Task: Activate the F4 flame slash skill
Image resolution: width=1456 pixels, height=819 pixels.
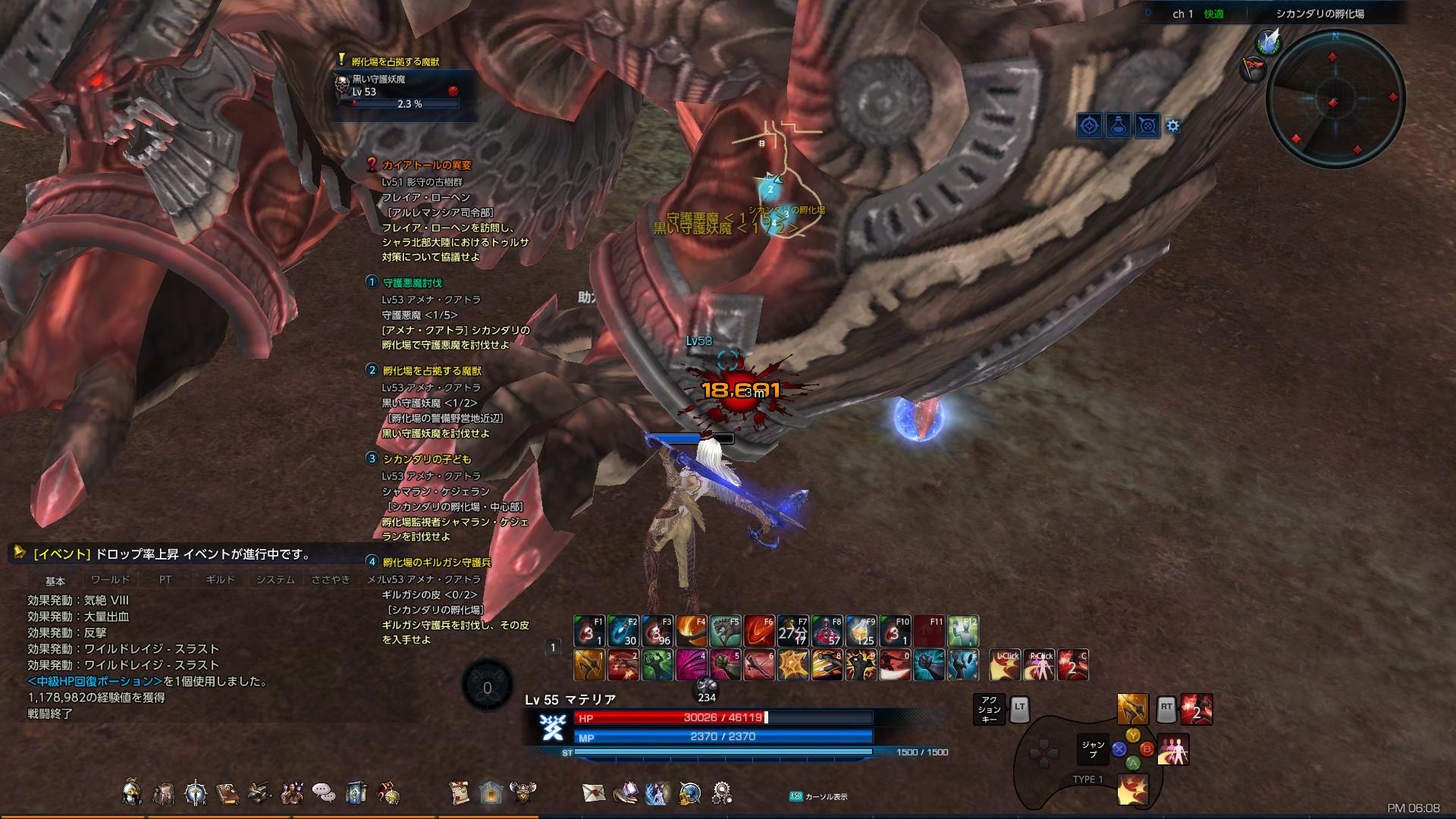Action: 690,631
